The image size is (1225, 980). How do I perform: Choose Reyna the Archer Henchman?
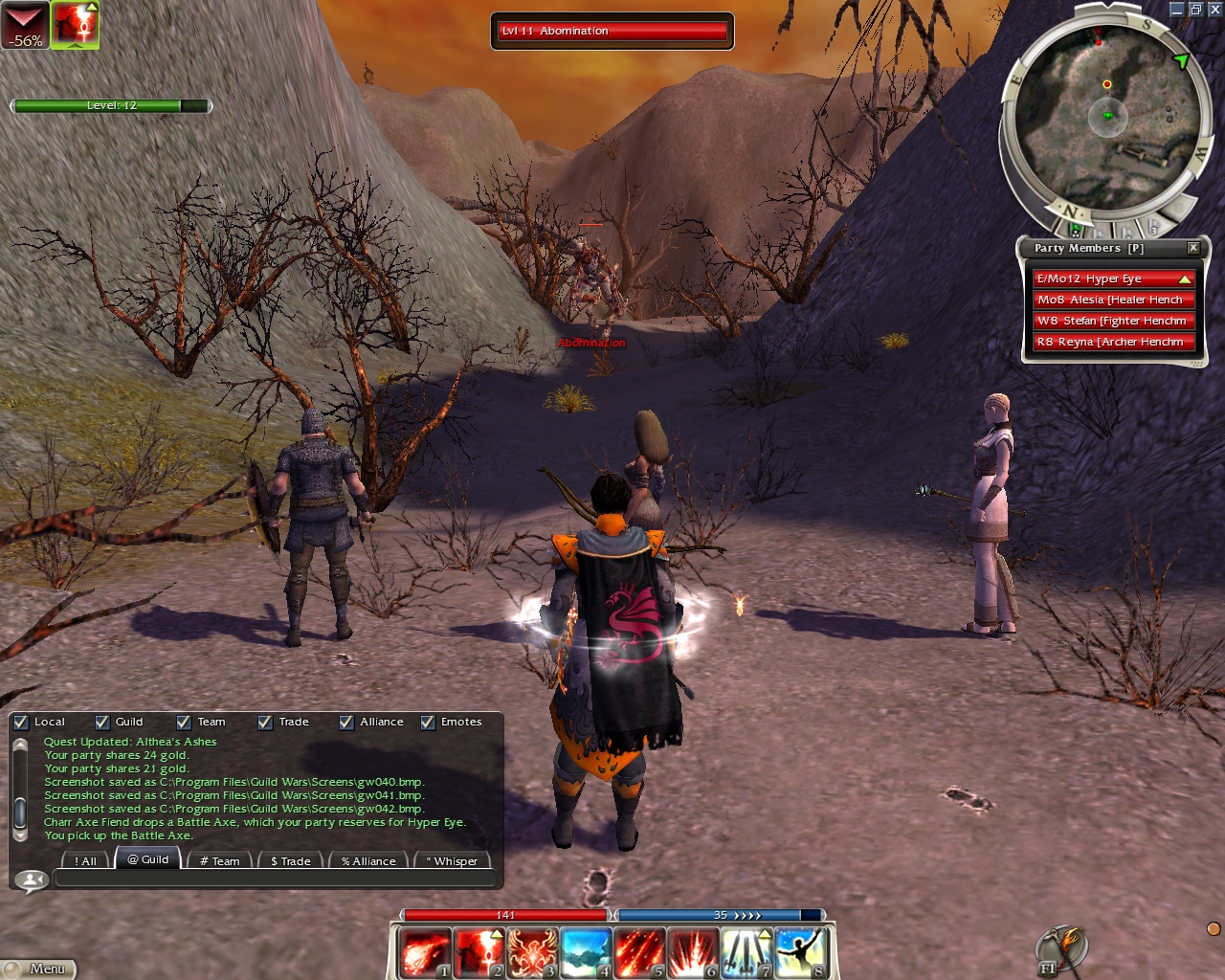click(x=1112, y=342)
